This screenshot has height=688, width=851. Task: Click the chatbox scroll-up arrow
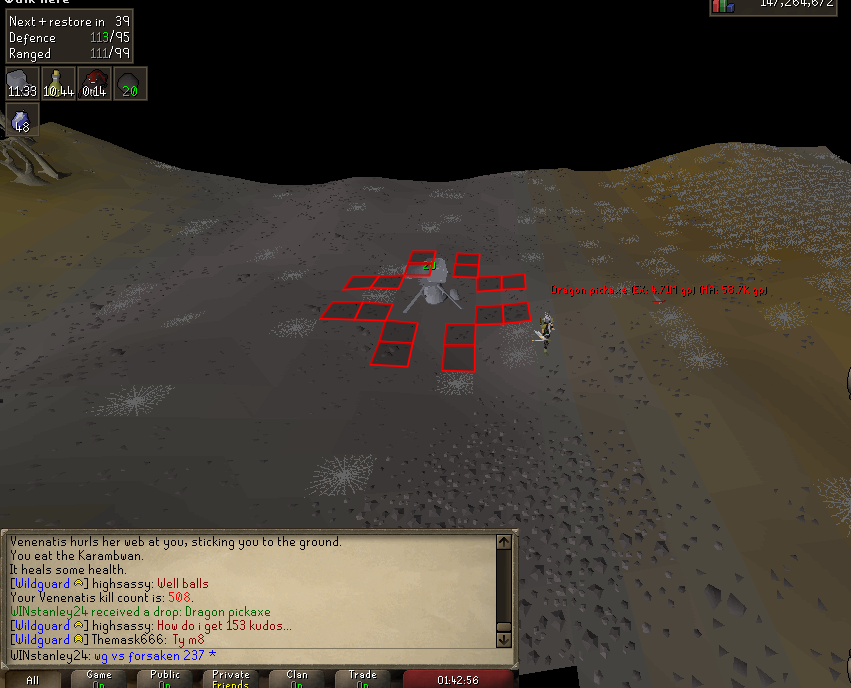pos(504,543)
